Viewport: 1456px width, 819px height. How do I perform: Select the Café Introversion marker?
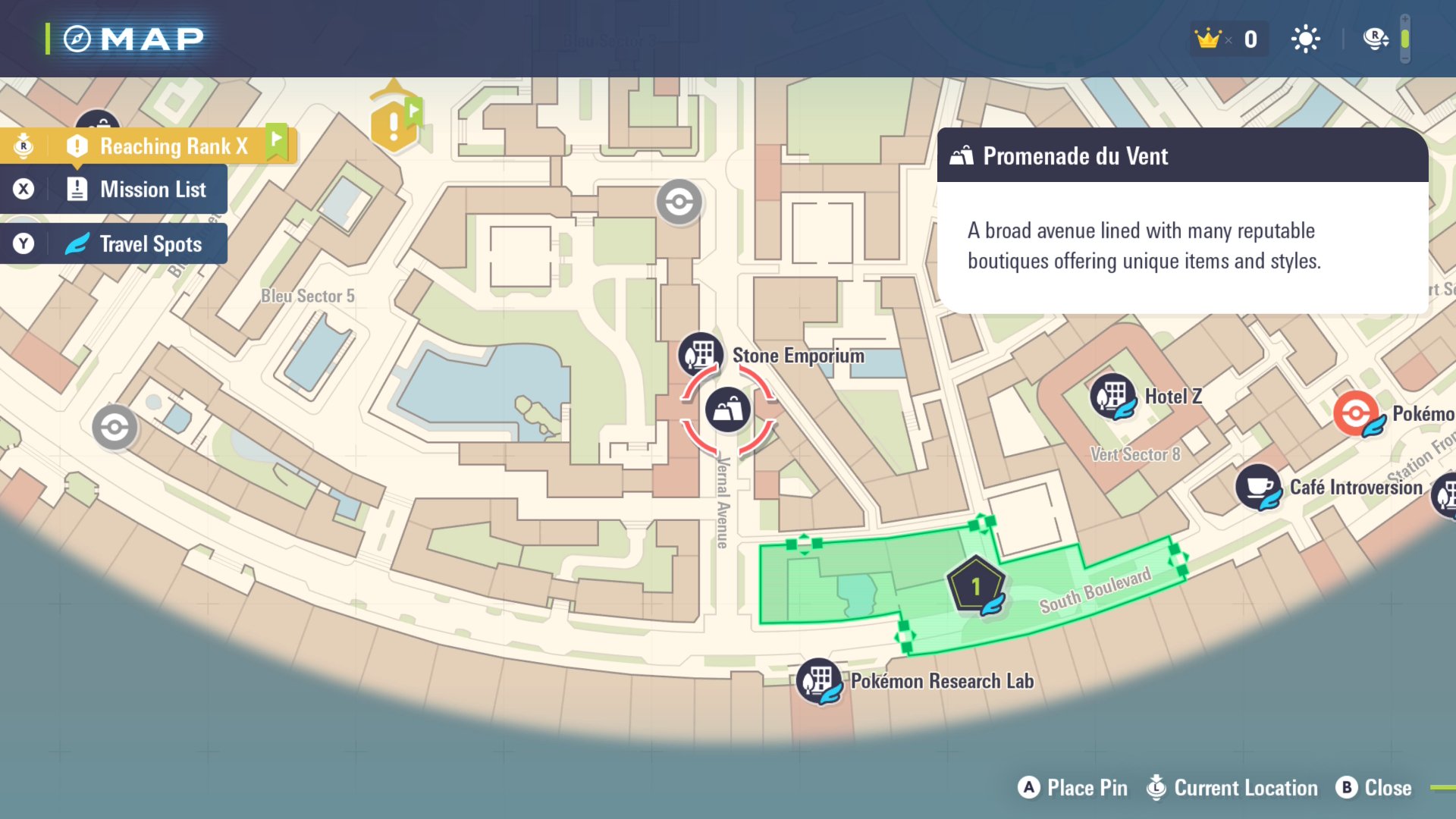1258,487
